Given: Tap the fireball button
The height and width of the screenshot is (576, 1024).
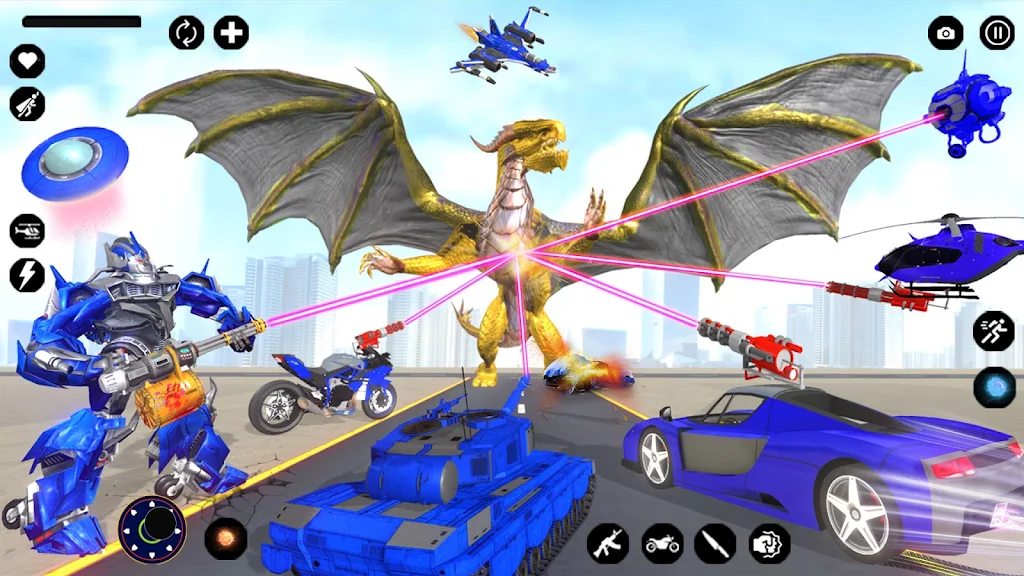Looking at the screenshot, I should (x=226, y=537).
